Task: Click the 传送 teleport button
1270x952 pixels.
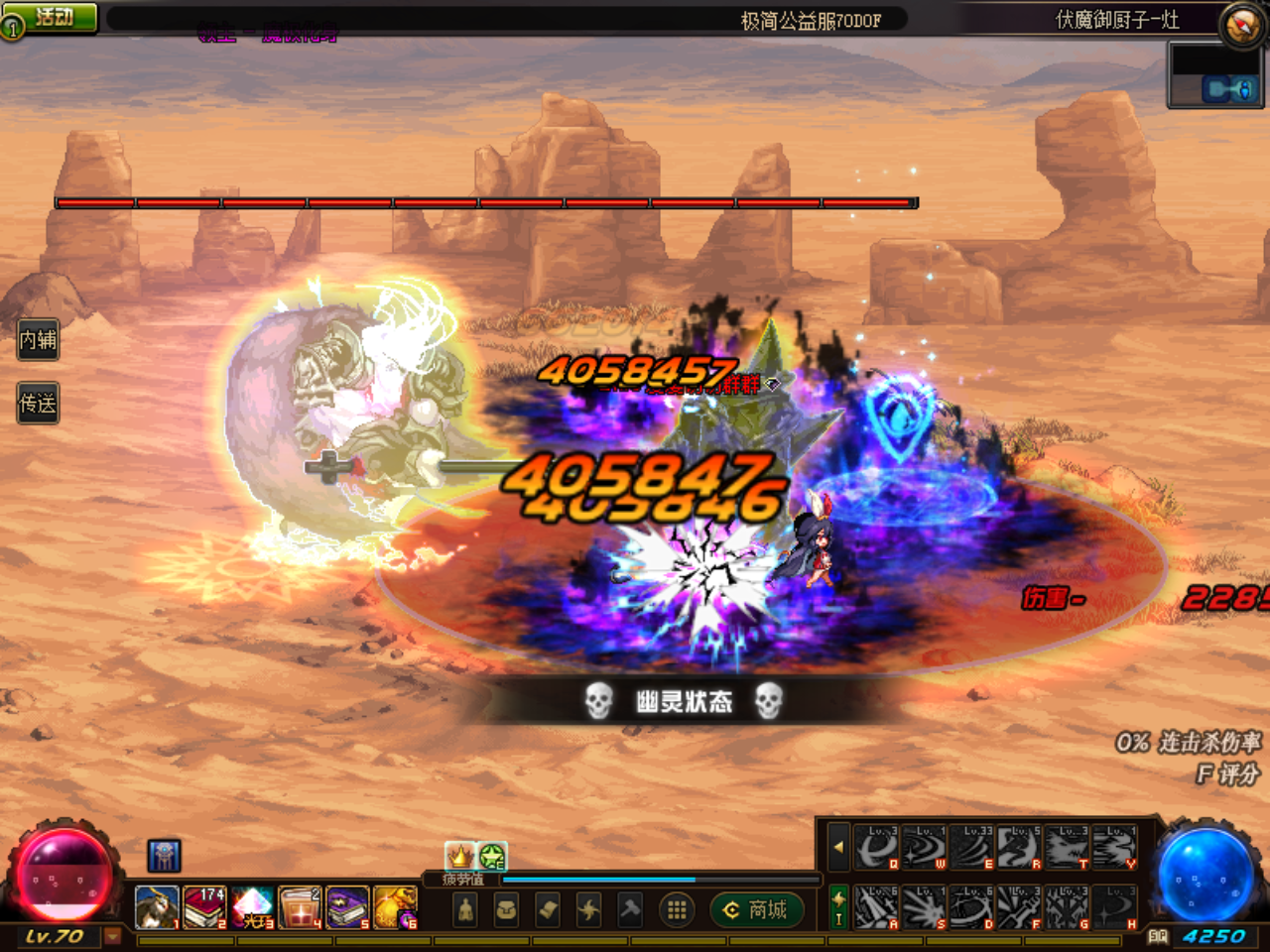Action: pyautogui.click(x=37, y=403)
